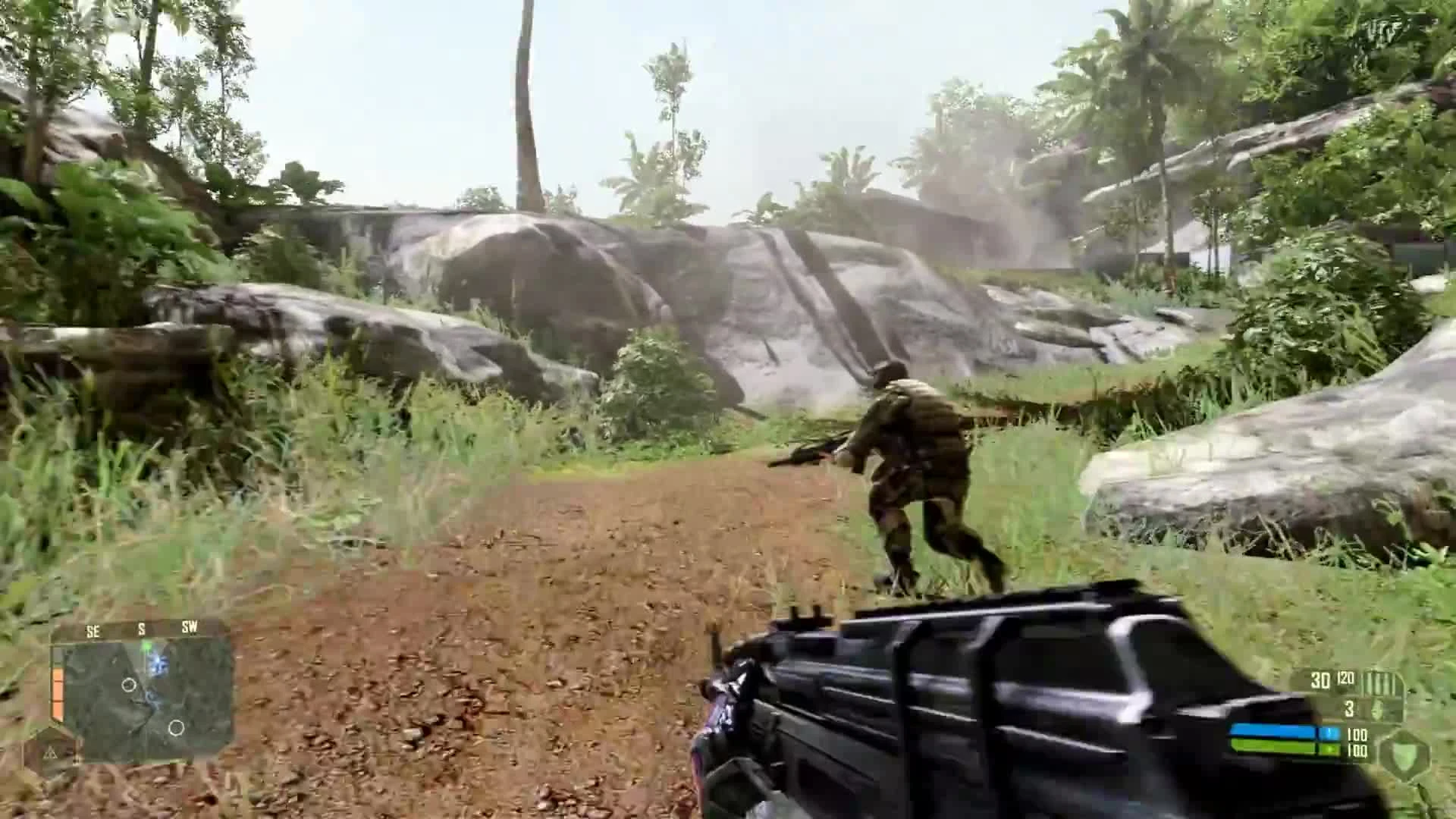The image size is (1456, 819).
Task: Select the green player marker on the minimap
Action: pos(147,645)
